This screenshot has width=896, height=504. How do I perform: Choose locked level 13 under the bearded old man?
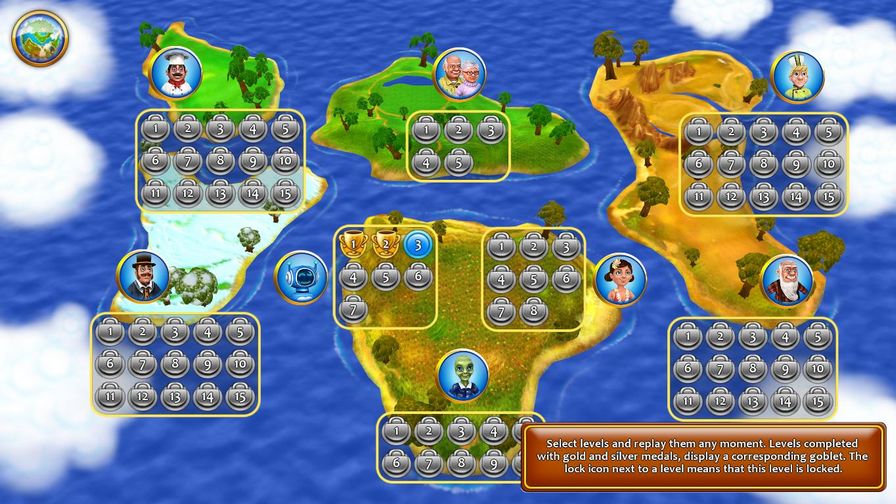click(x=753, y=400)
